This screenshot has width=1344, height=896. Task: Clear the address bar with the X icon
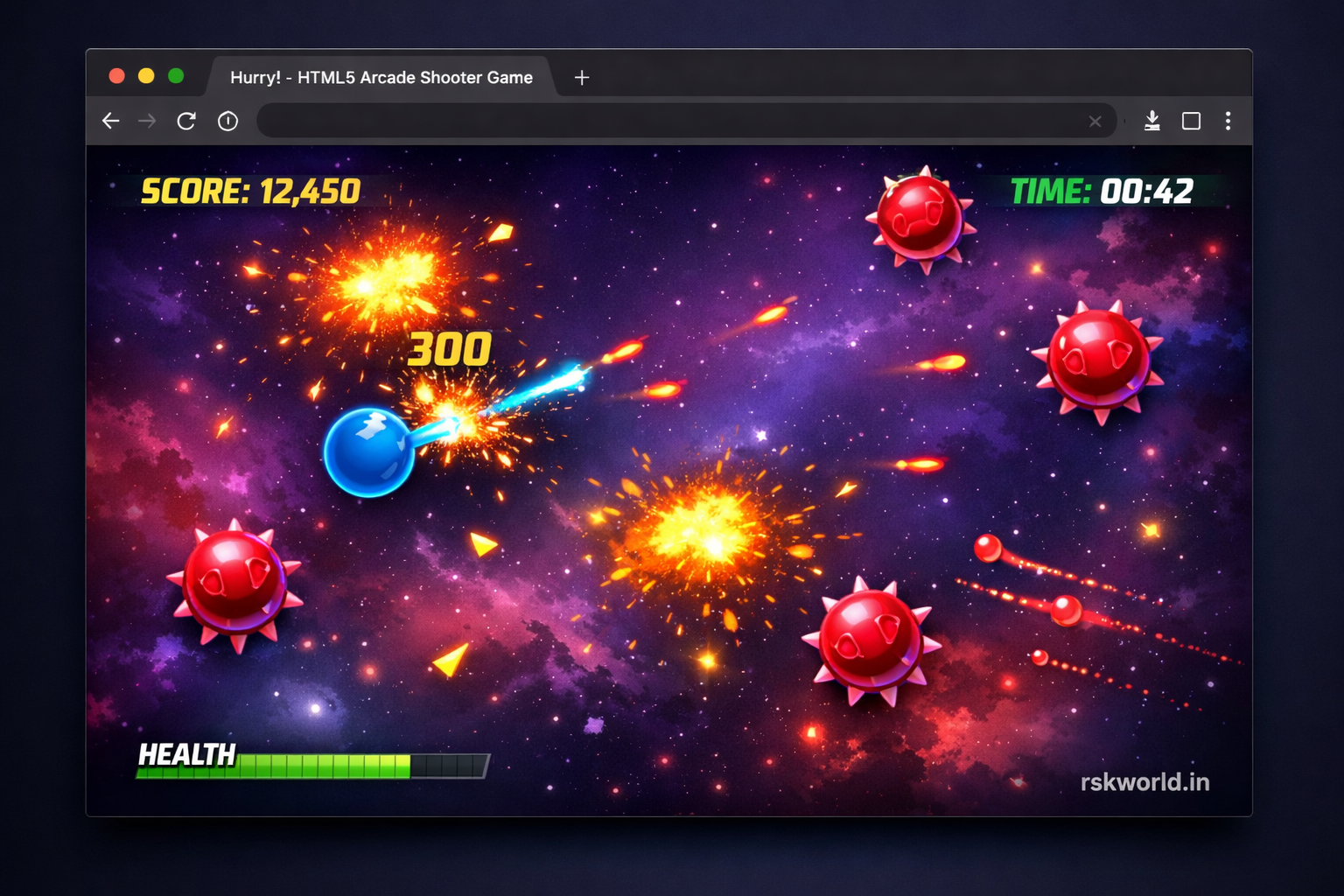pos(1095,122)
